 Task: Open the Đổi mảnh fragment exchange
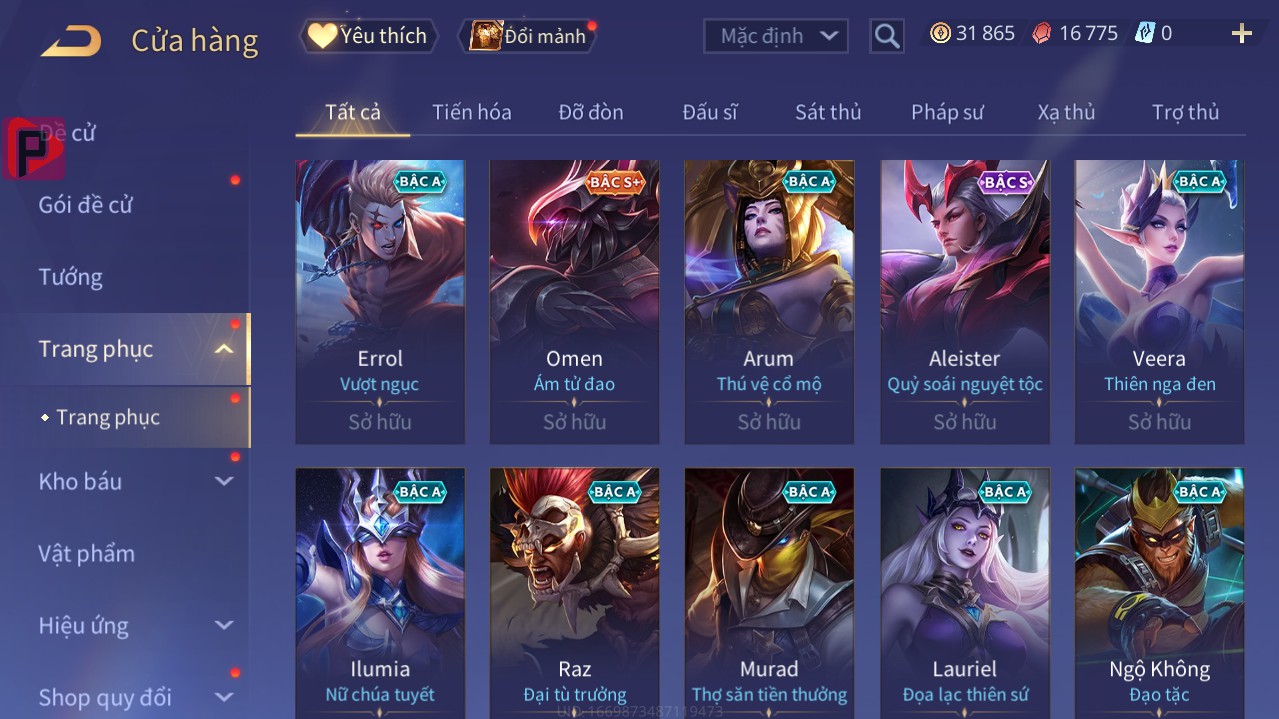point(528,36)
